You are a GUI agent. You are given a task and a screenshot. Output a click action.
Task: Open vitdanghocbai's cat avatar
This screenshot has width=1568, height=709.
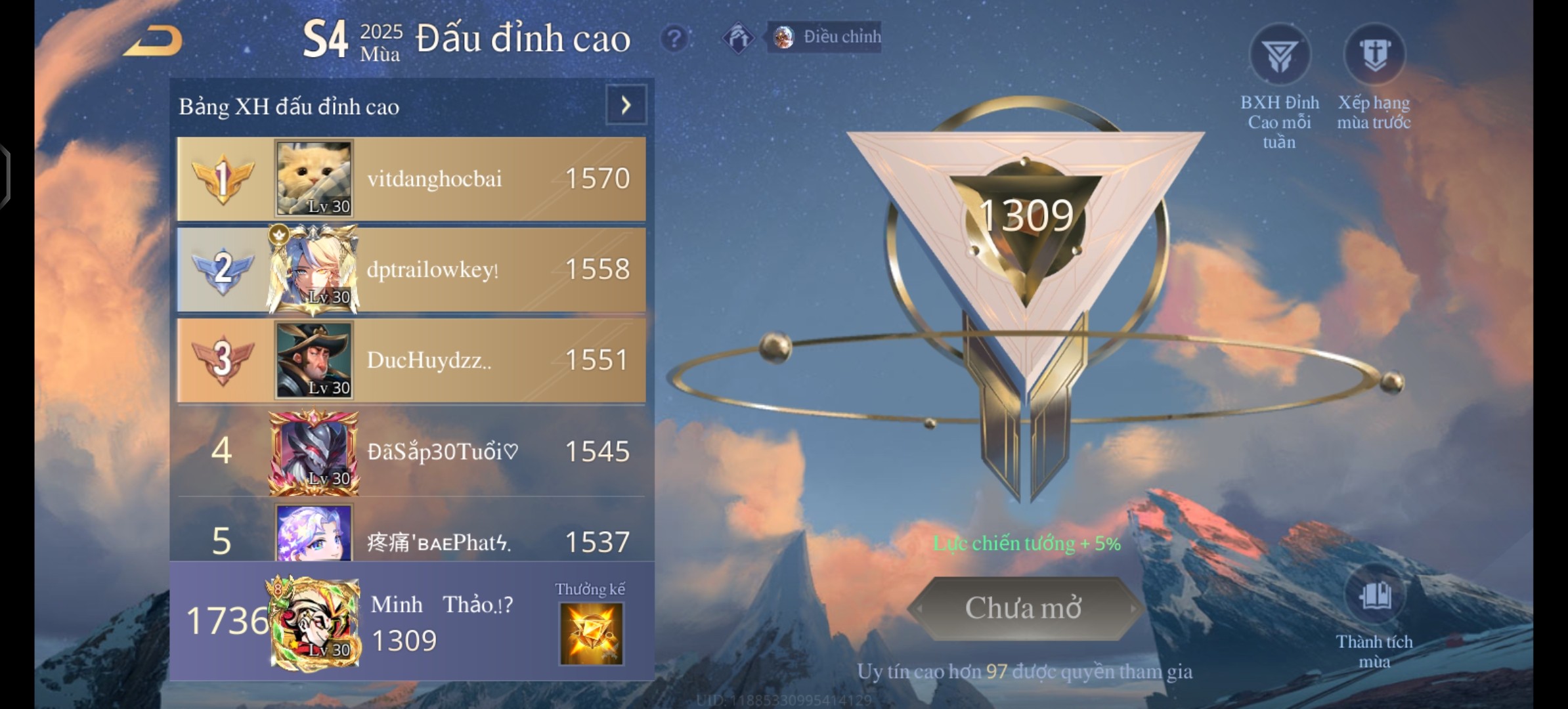click(x=314, y=179)
